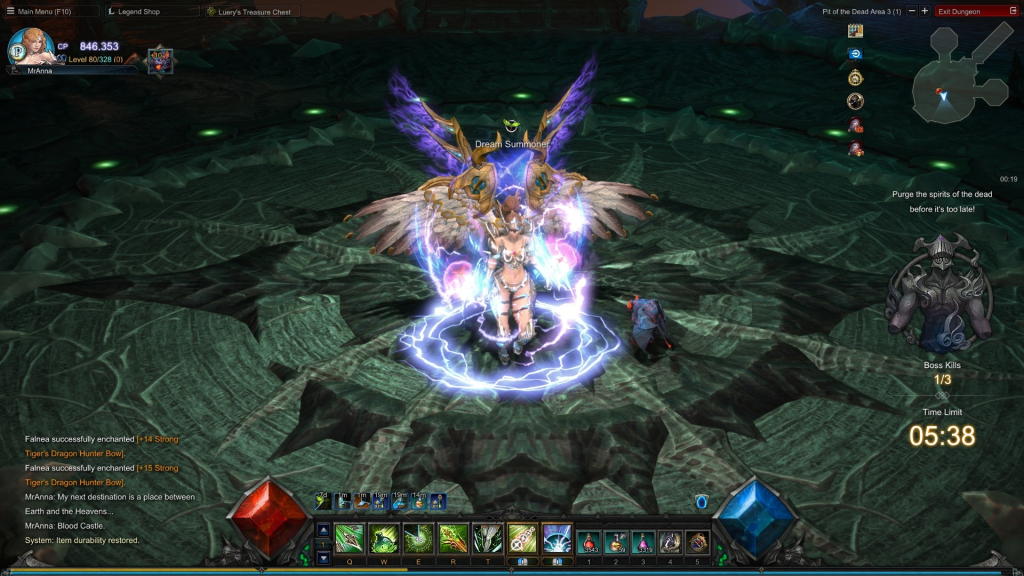Use the potion in slot 2

click(x=617, y=541)
